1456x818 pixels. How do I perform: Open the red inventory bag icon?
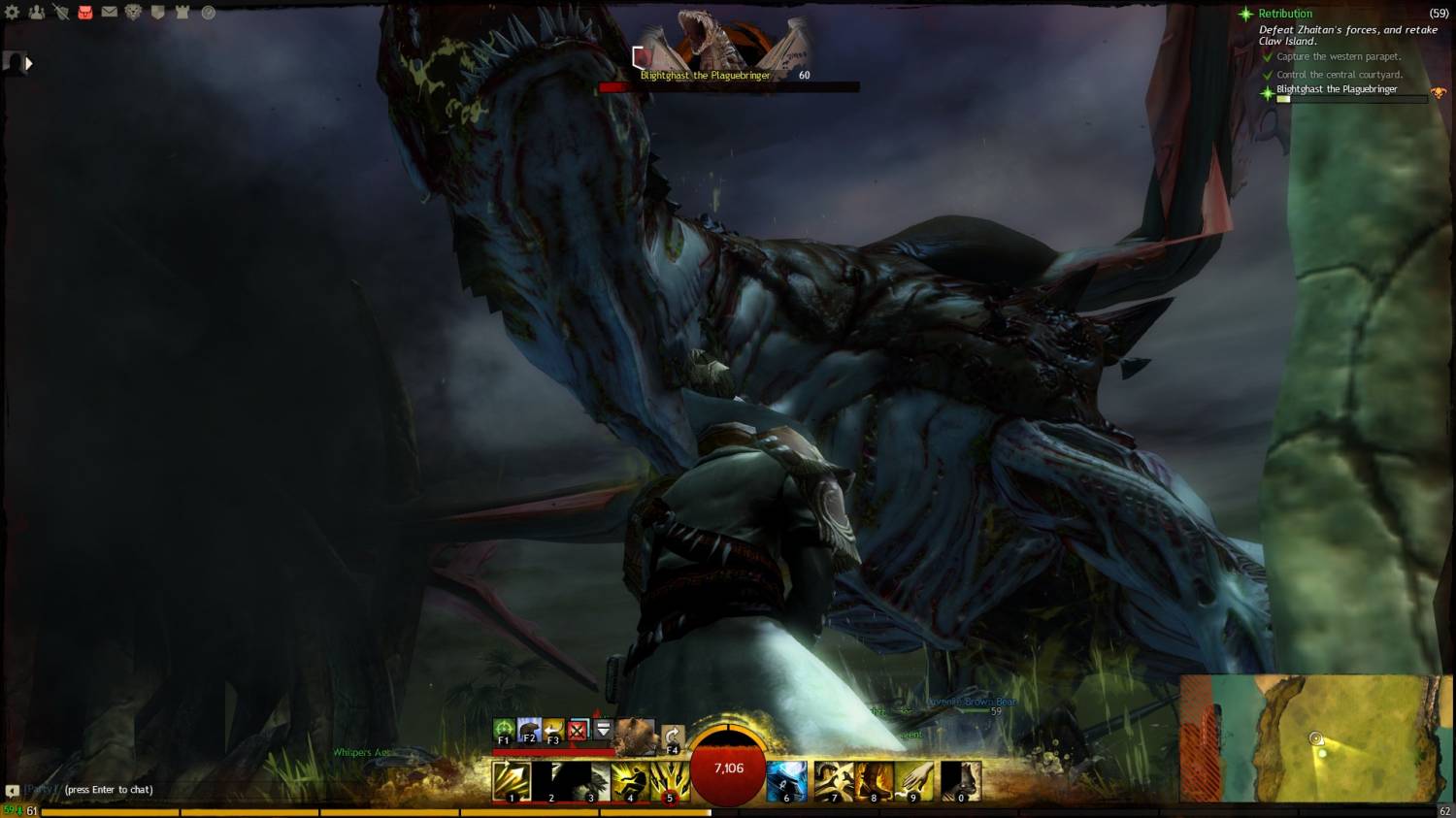[x=85, y=13]
